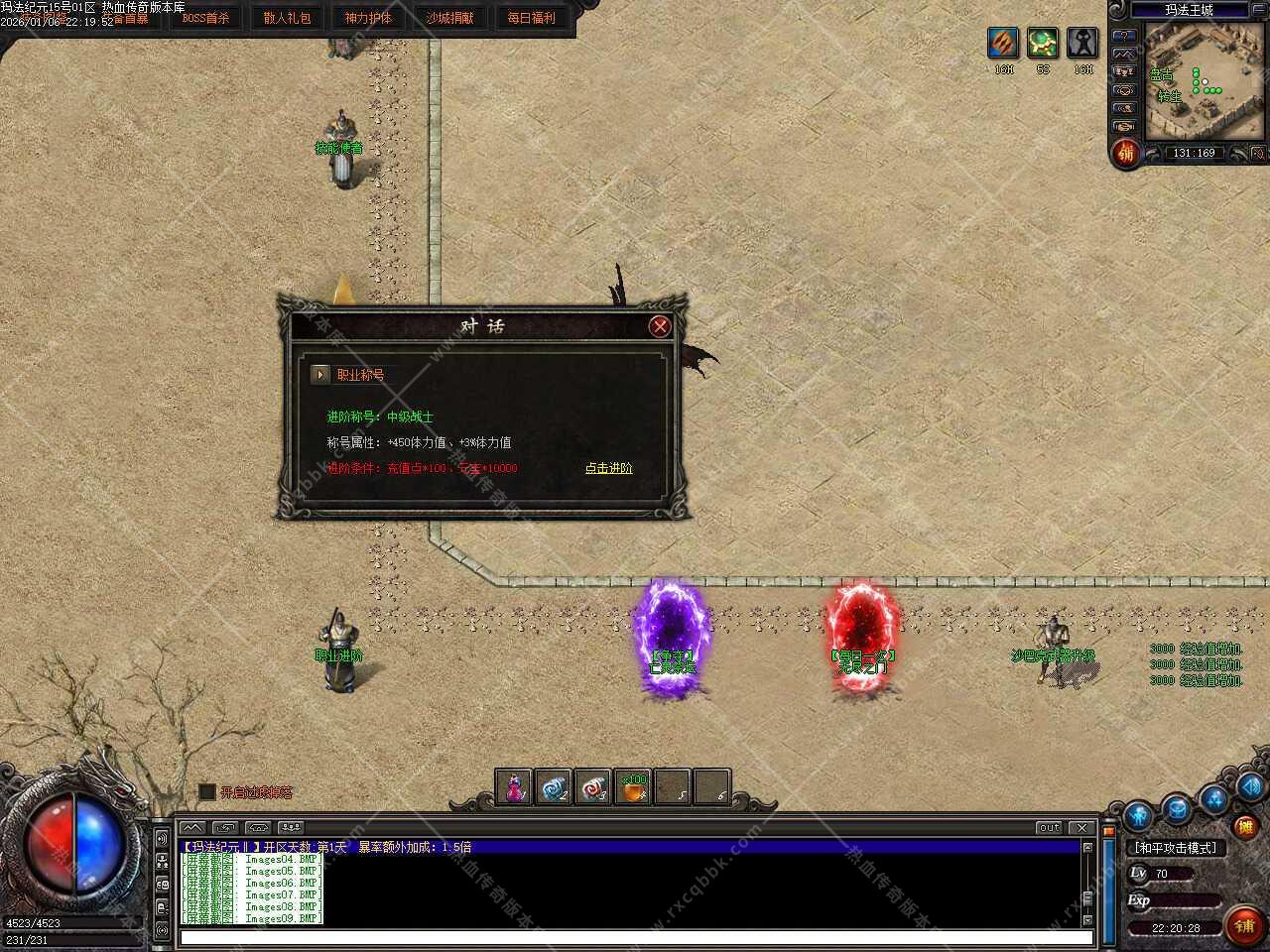The height and width of the screenshot is (952, 1270).
Task: Click the dark figure silhouette buff icon
Action: [x=1082, y=43]
